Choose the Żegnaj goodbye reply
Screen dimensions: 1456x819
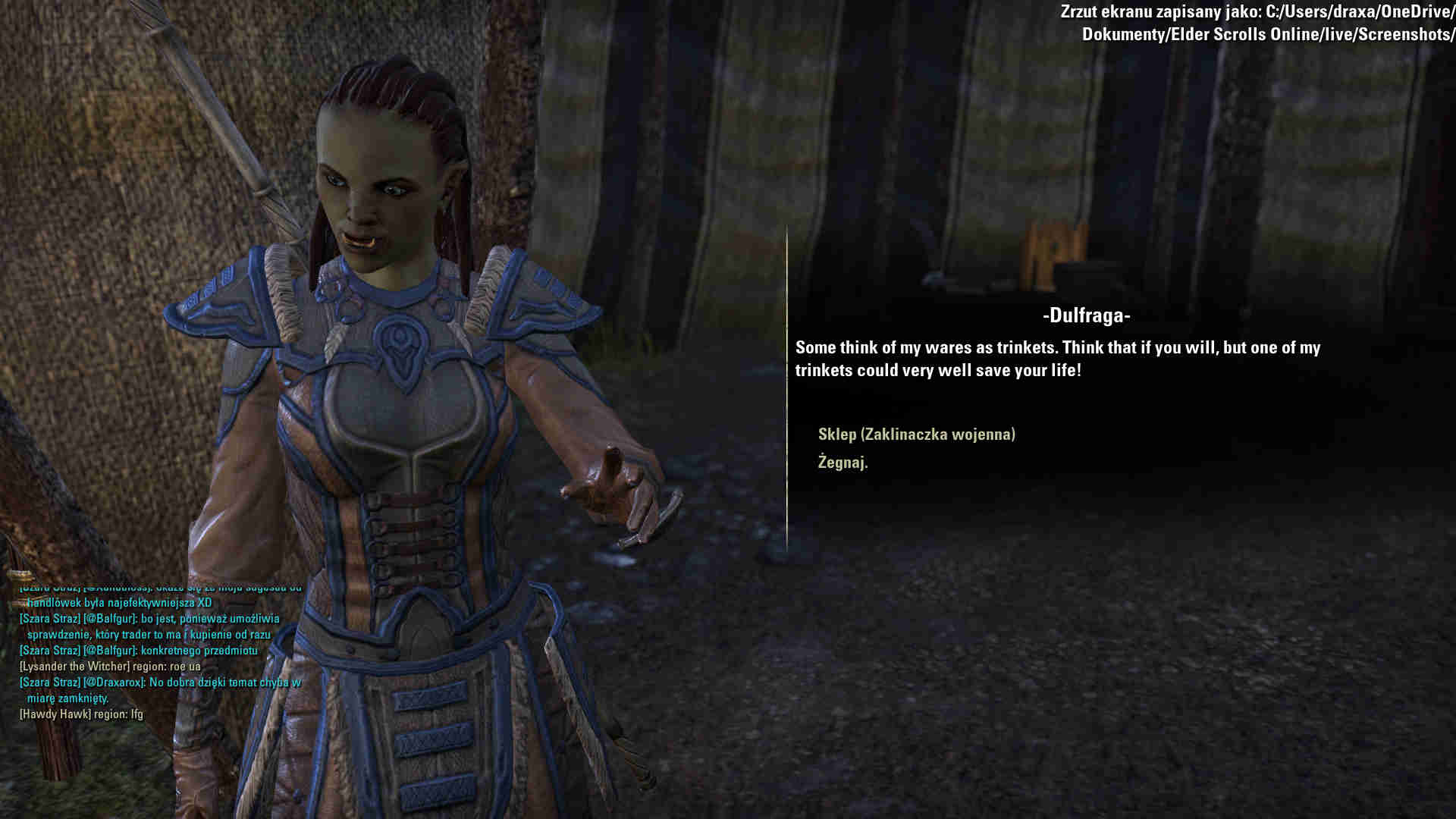point(843,463)
